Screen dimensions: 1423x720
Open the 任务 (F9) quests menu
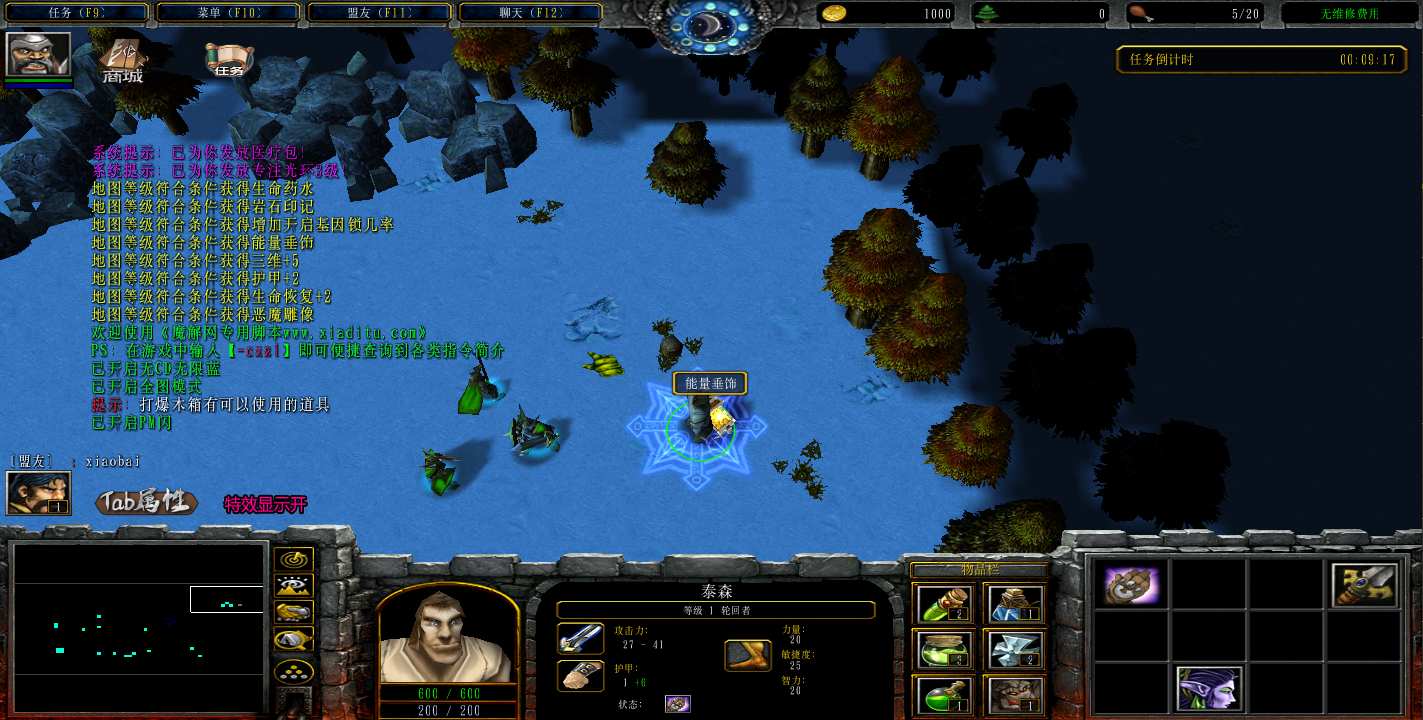76,13
